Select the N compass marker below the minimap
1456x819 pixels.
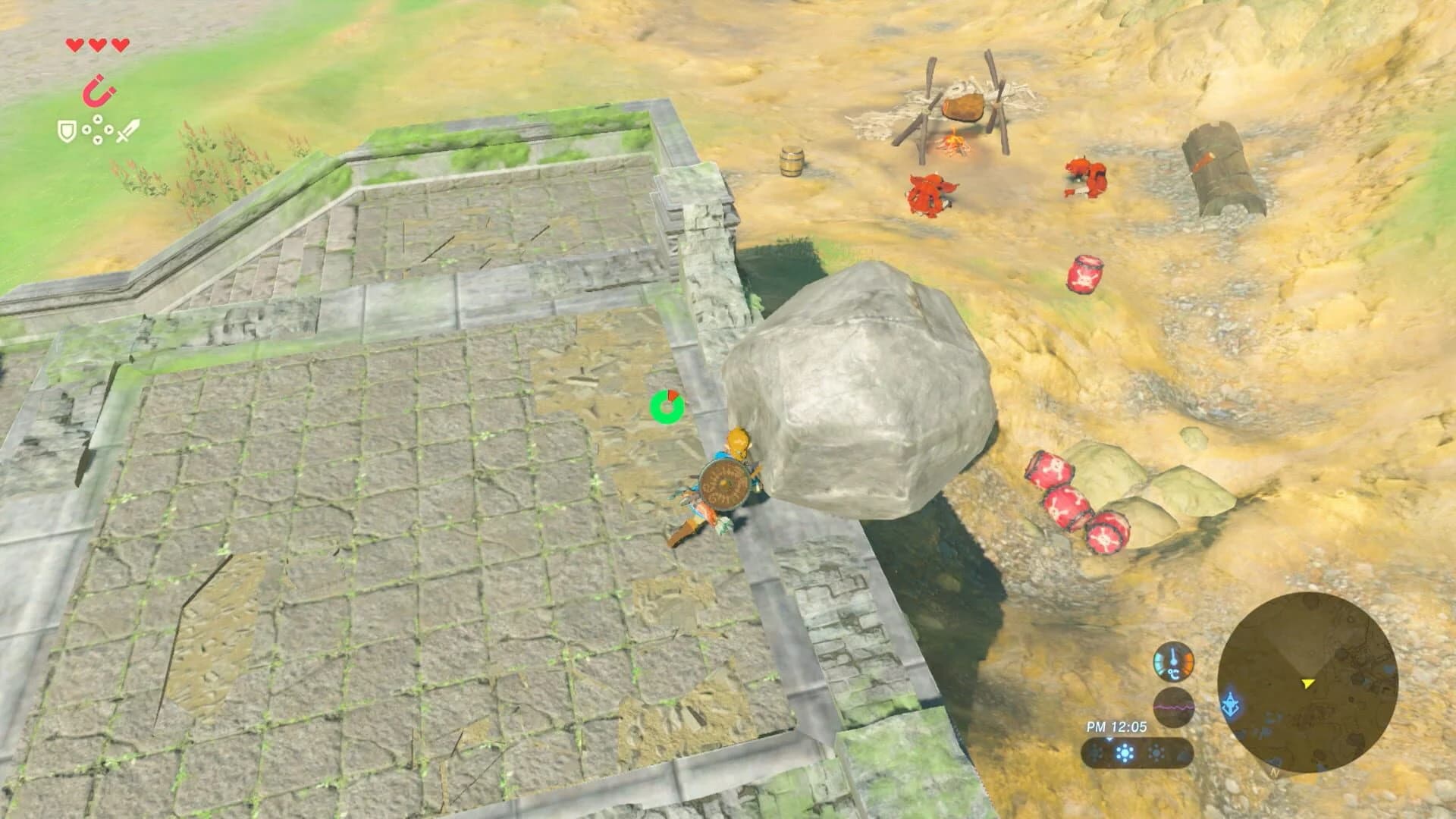[1273, 773]
